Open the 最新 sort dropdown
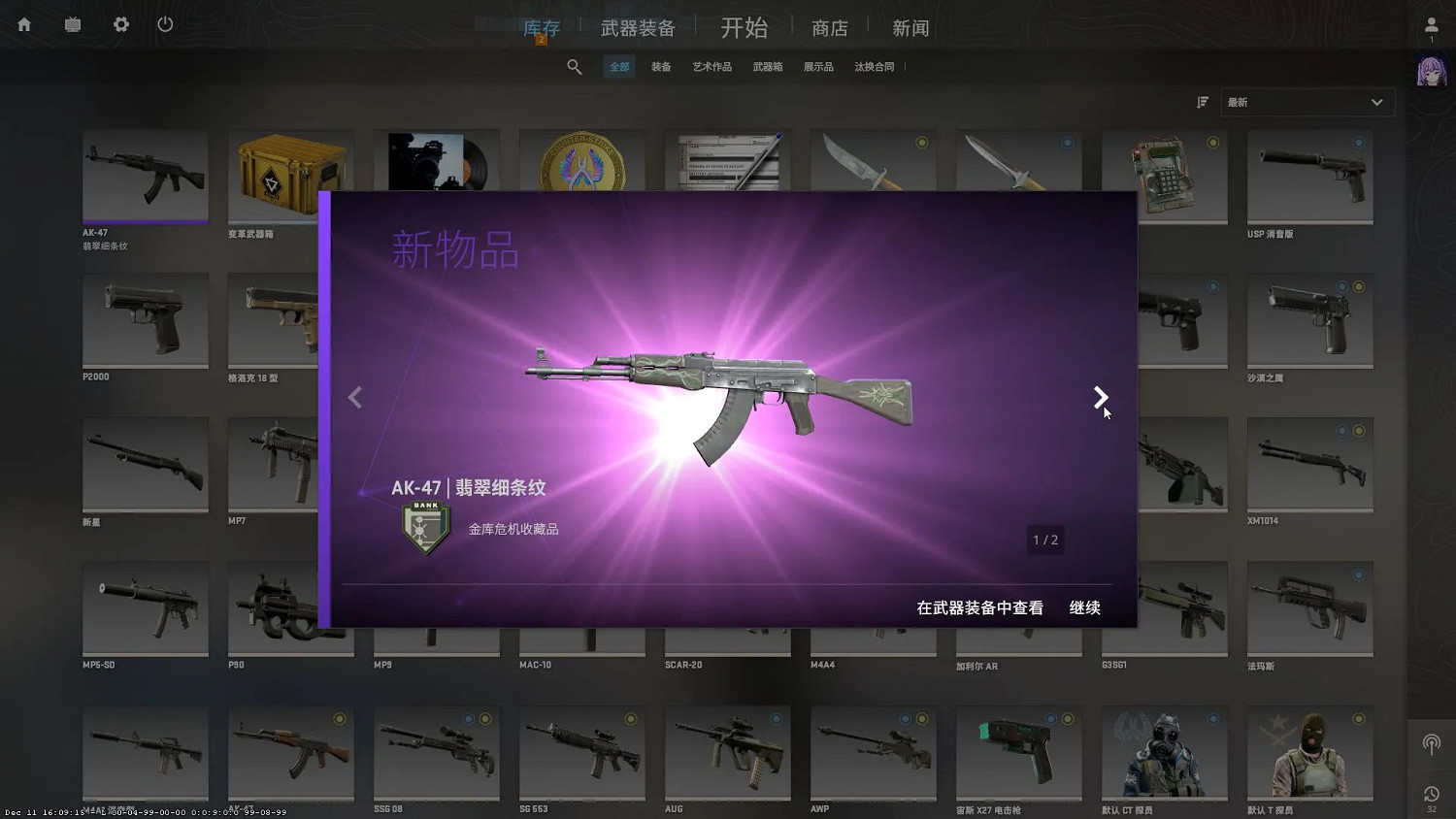 pyautogui.click(x=1306, y=102)
